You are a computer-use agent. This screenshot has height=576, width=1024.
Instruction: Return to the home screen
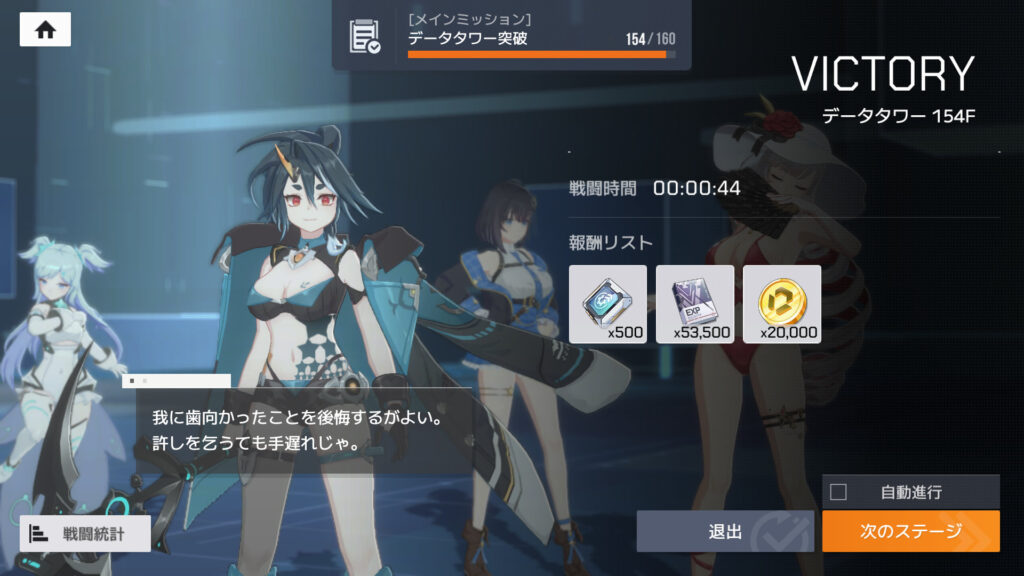point(45,30)
